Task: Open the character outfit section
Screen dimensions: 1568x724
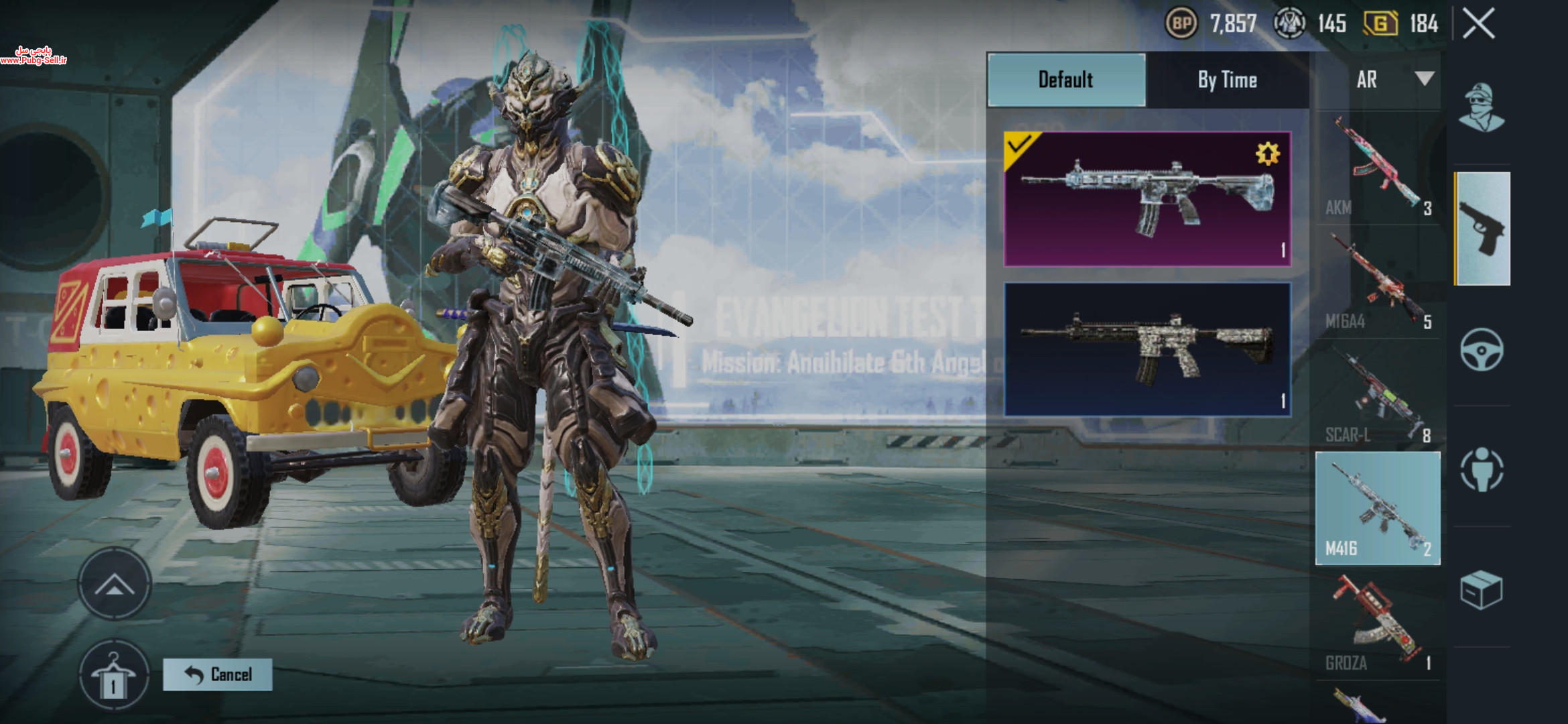Action: point(1482,108)
